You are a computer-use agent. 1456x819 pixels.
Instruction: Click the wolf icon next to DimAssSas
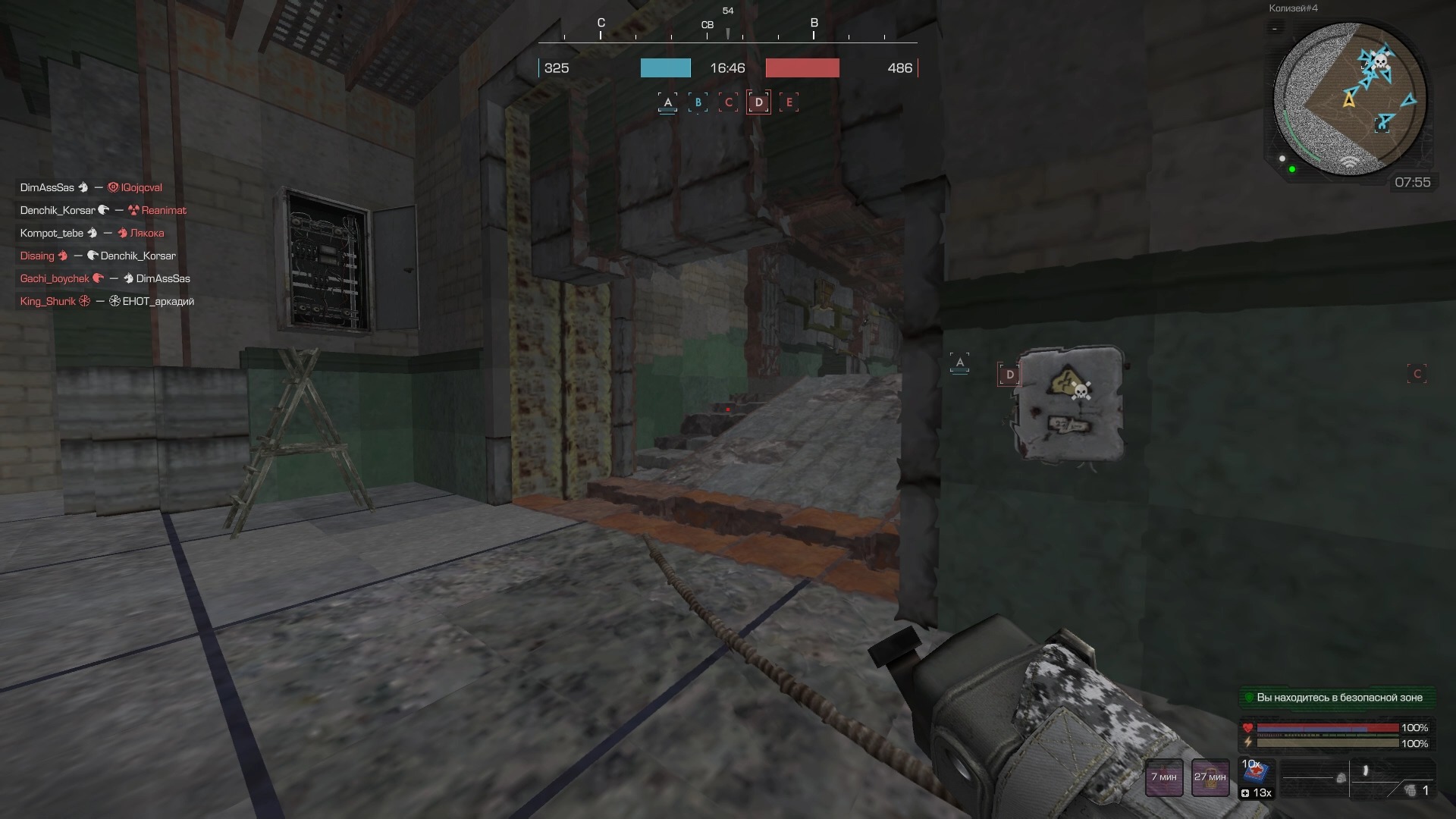tap(82, 187)
